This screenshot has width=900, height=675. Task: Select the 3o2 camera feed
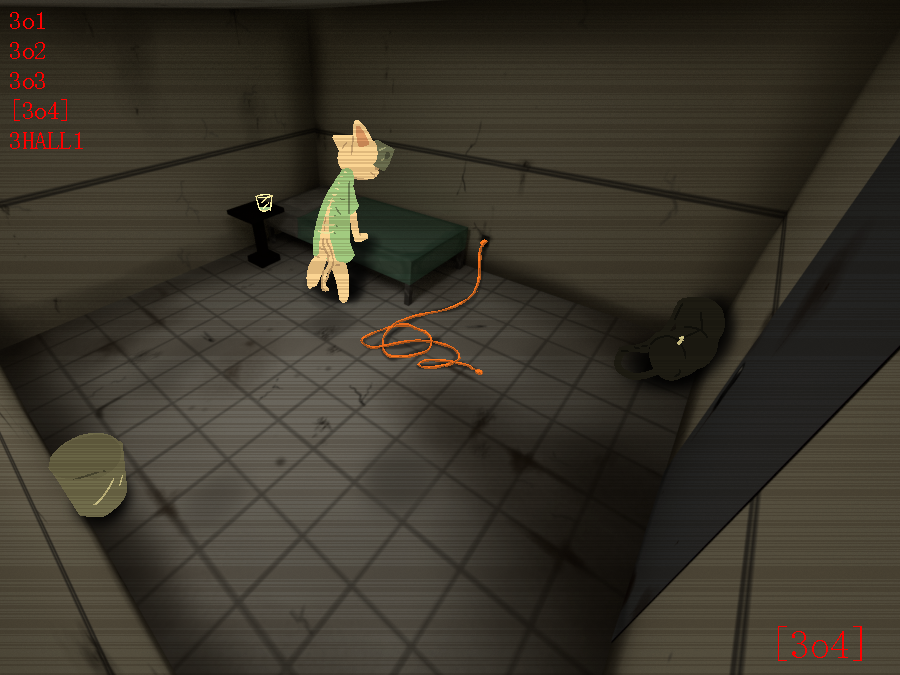coord(28,51)
